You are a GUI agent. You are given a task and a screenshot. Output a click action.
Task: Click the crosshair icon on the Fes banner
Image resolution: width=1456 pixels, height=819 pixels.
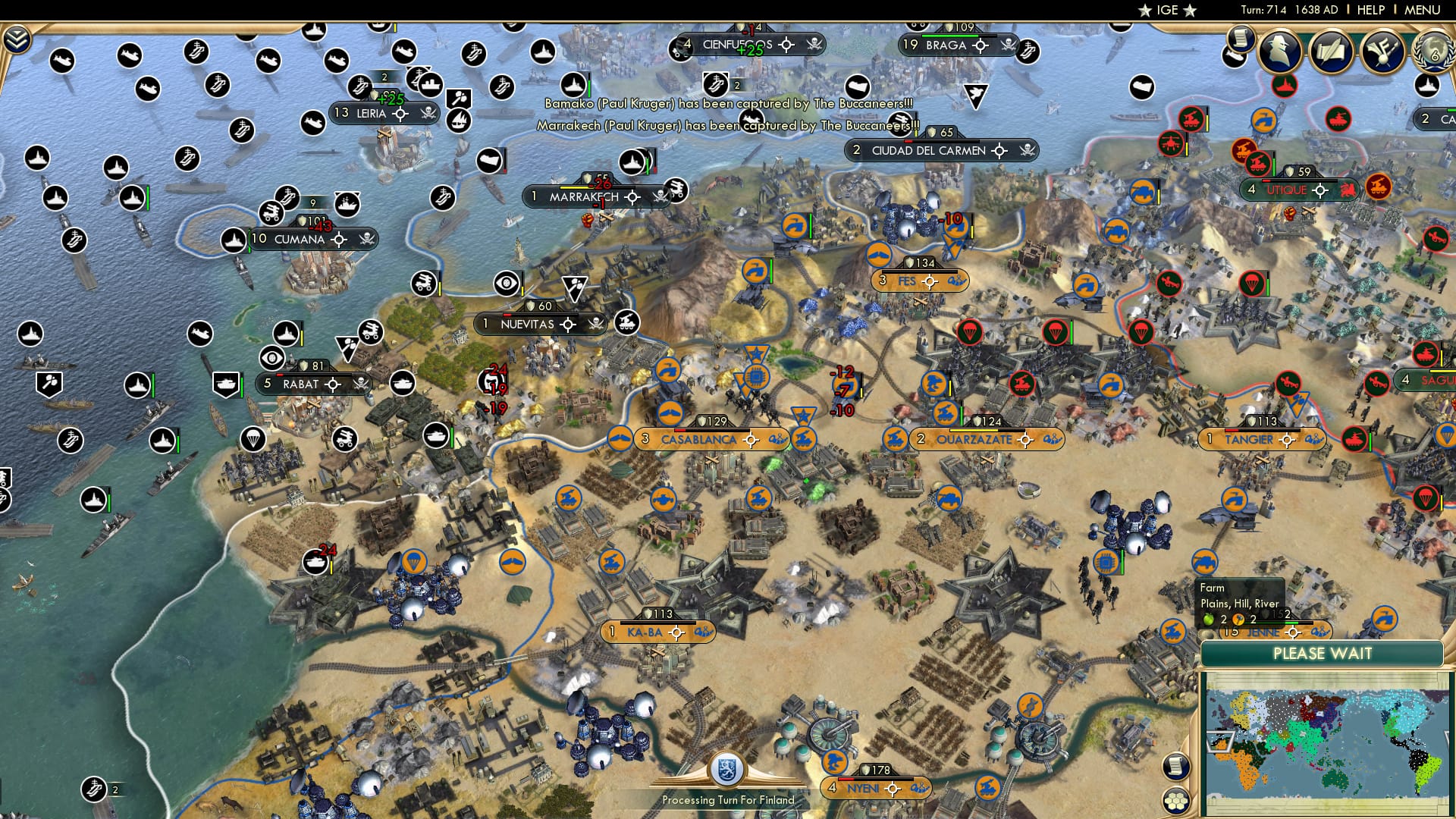(930, 281)
